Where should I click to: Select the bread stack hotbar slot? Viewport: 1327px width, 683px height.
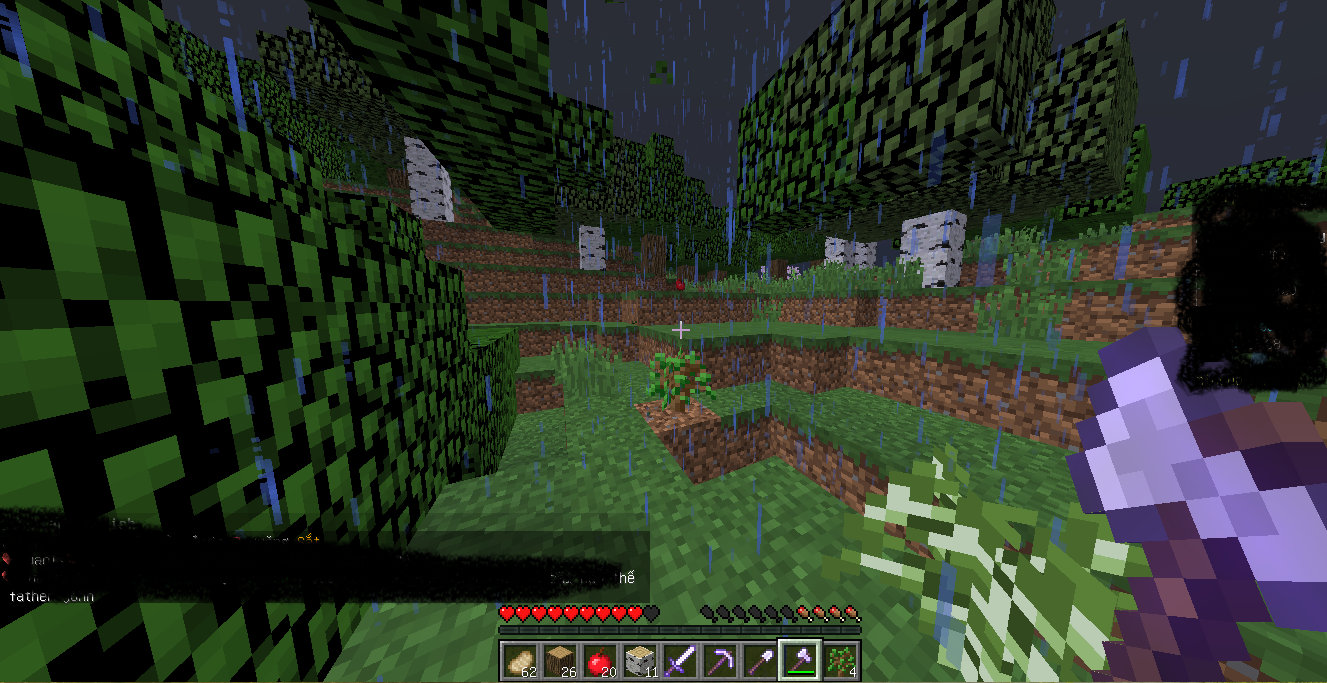520,660
